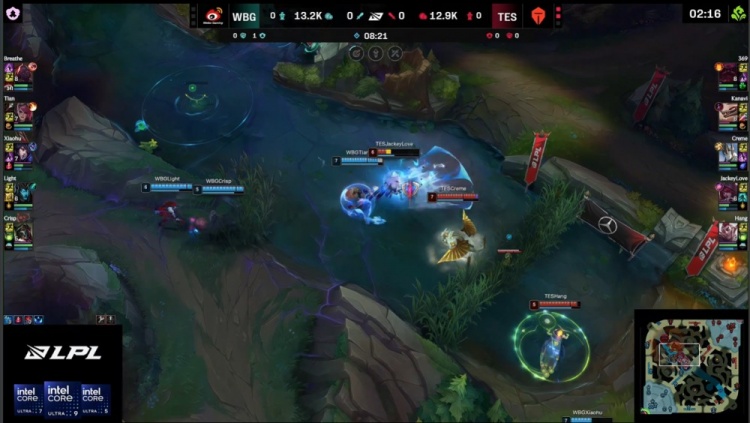Select Kanavi's champion portrait

(x=728, y=114)
